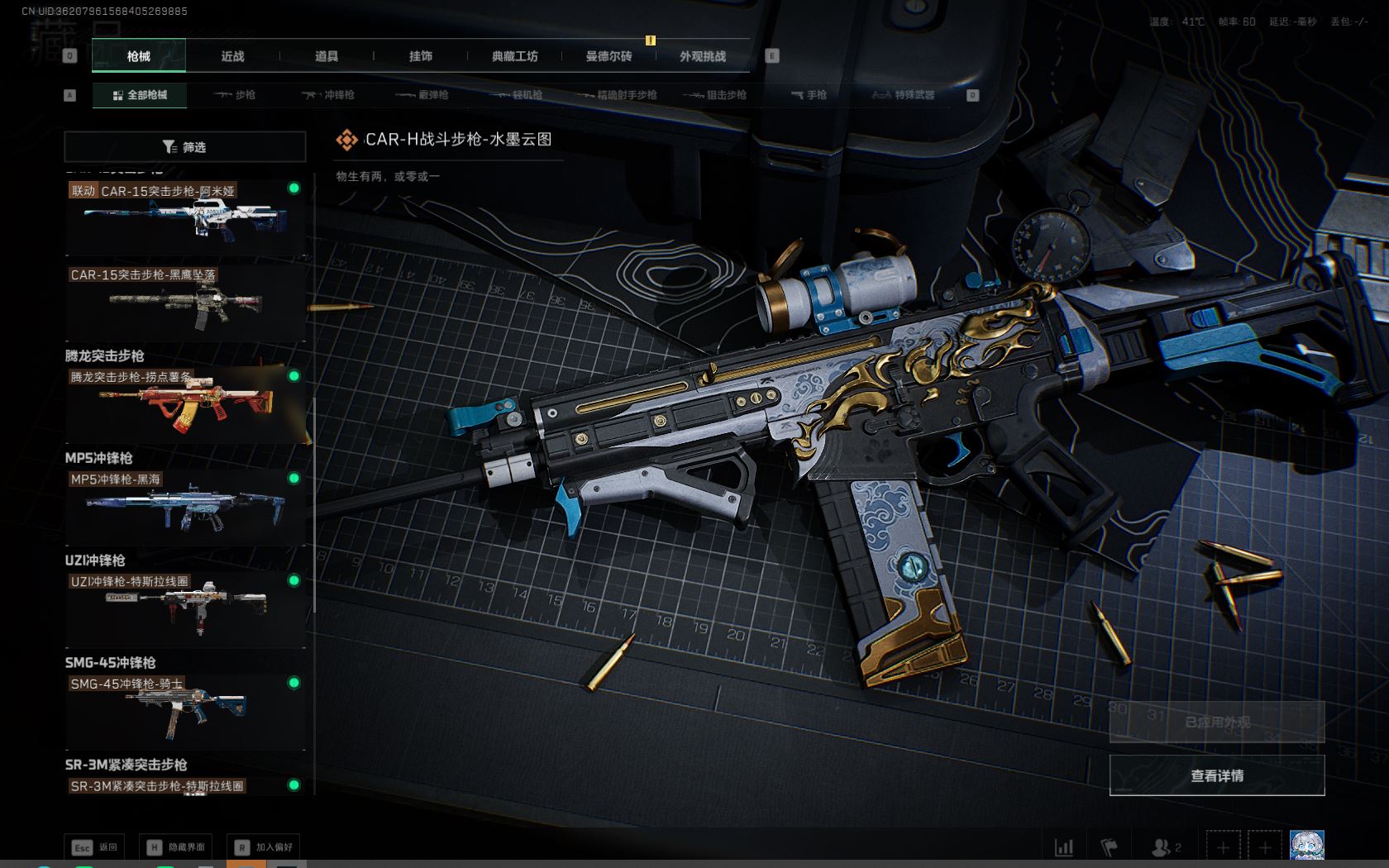Viewport: 1389px width, 868px height.
Task: Show only 手枪 pistols
Action: click(809, 95)
